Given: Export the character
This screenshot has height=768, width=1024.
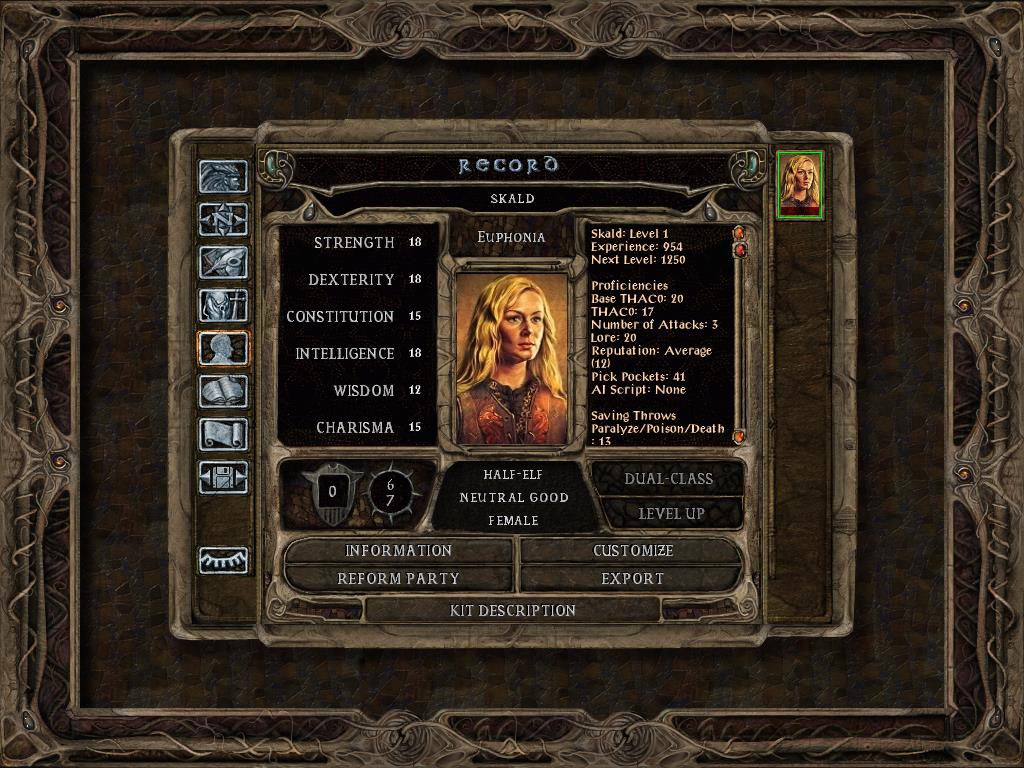Looking at the screenshot, I should 632,578.
